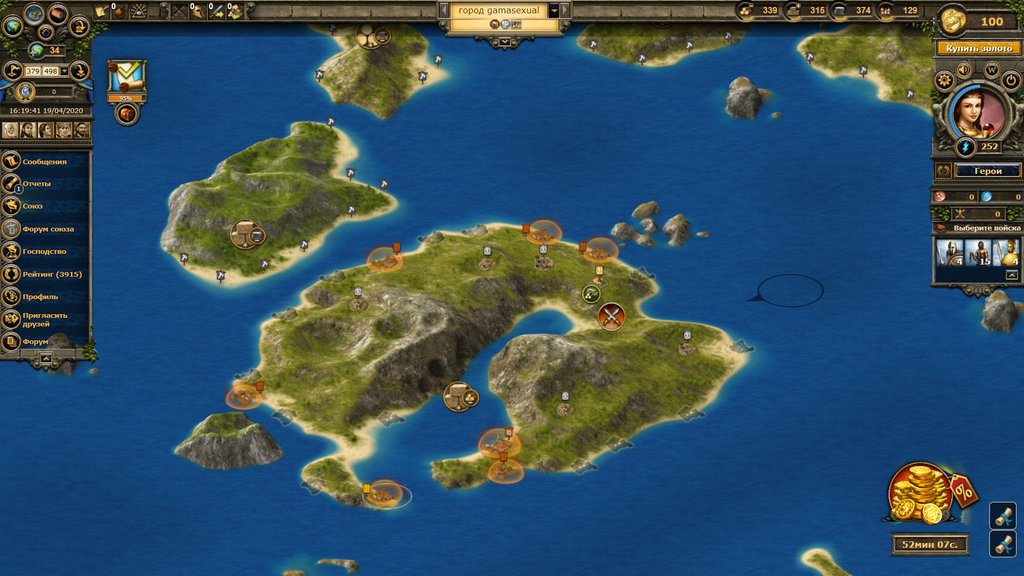Screen dimensions: 1024x576
Task: Open the Господство (Domination) menu
Action: pos(44,251)
